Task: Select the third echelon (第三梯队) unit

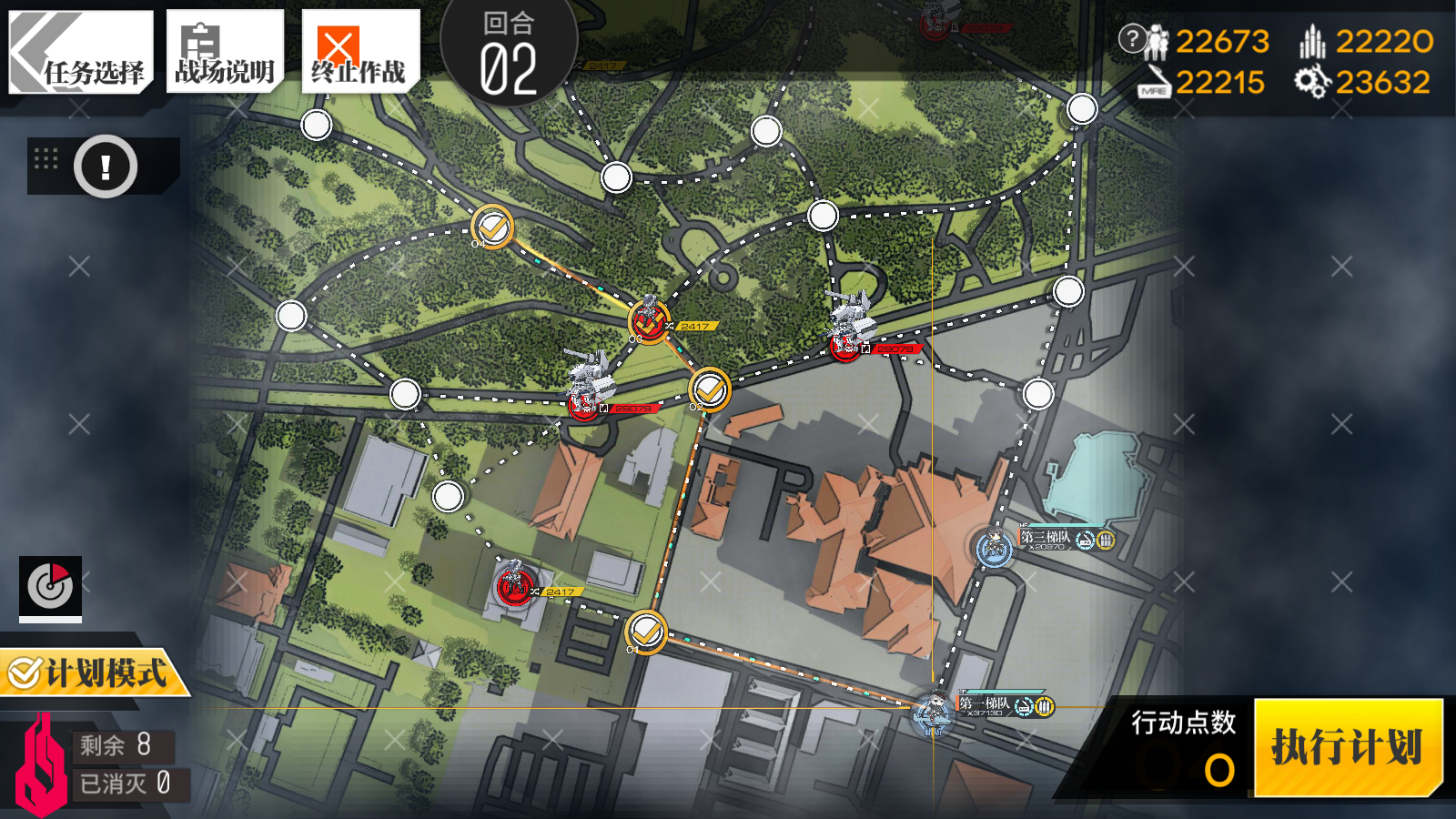Action: click(995, 548)
